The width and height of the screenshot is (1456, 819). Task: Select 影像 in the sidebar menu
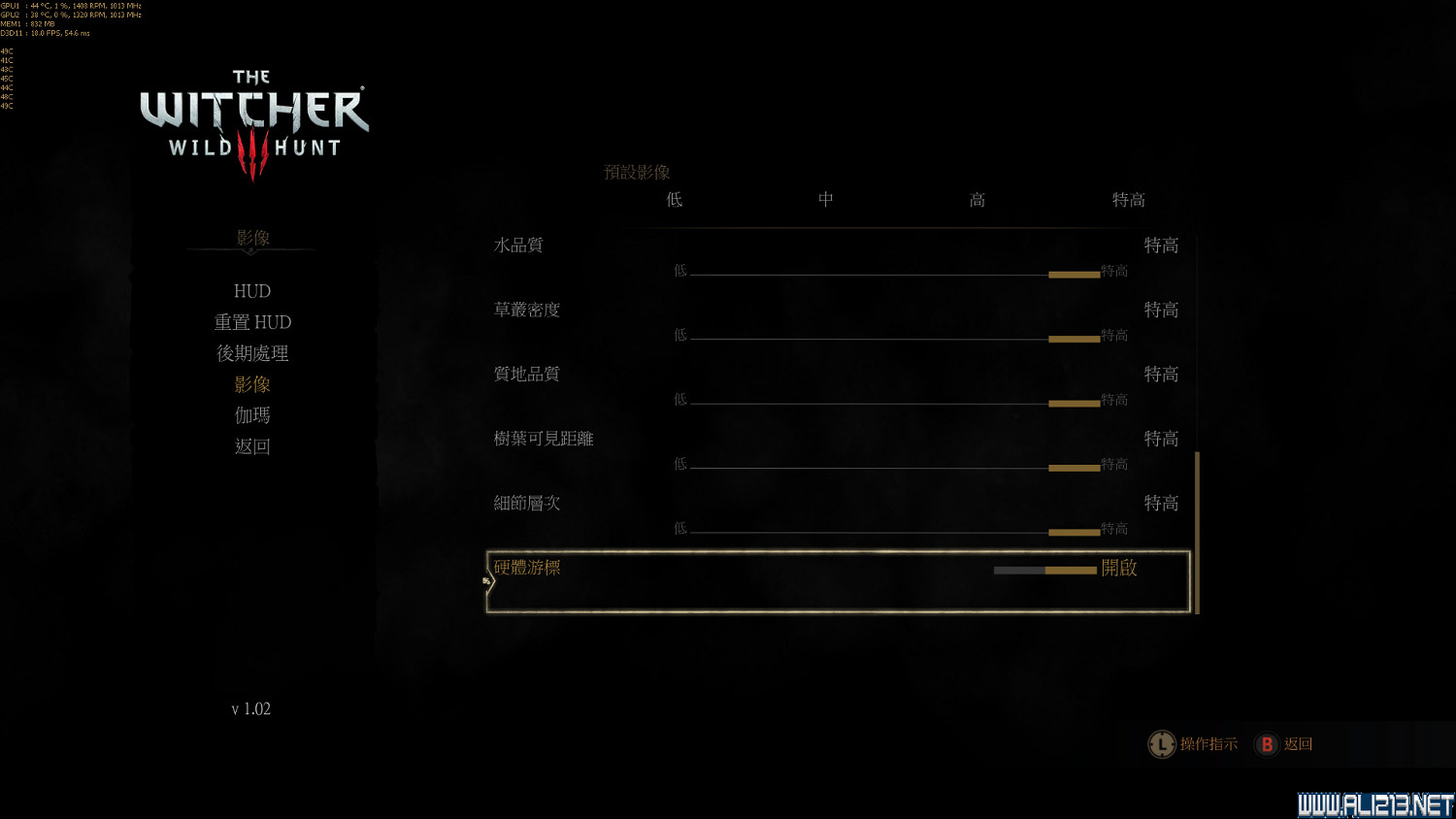point(252,384)
